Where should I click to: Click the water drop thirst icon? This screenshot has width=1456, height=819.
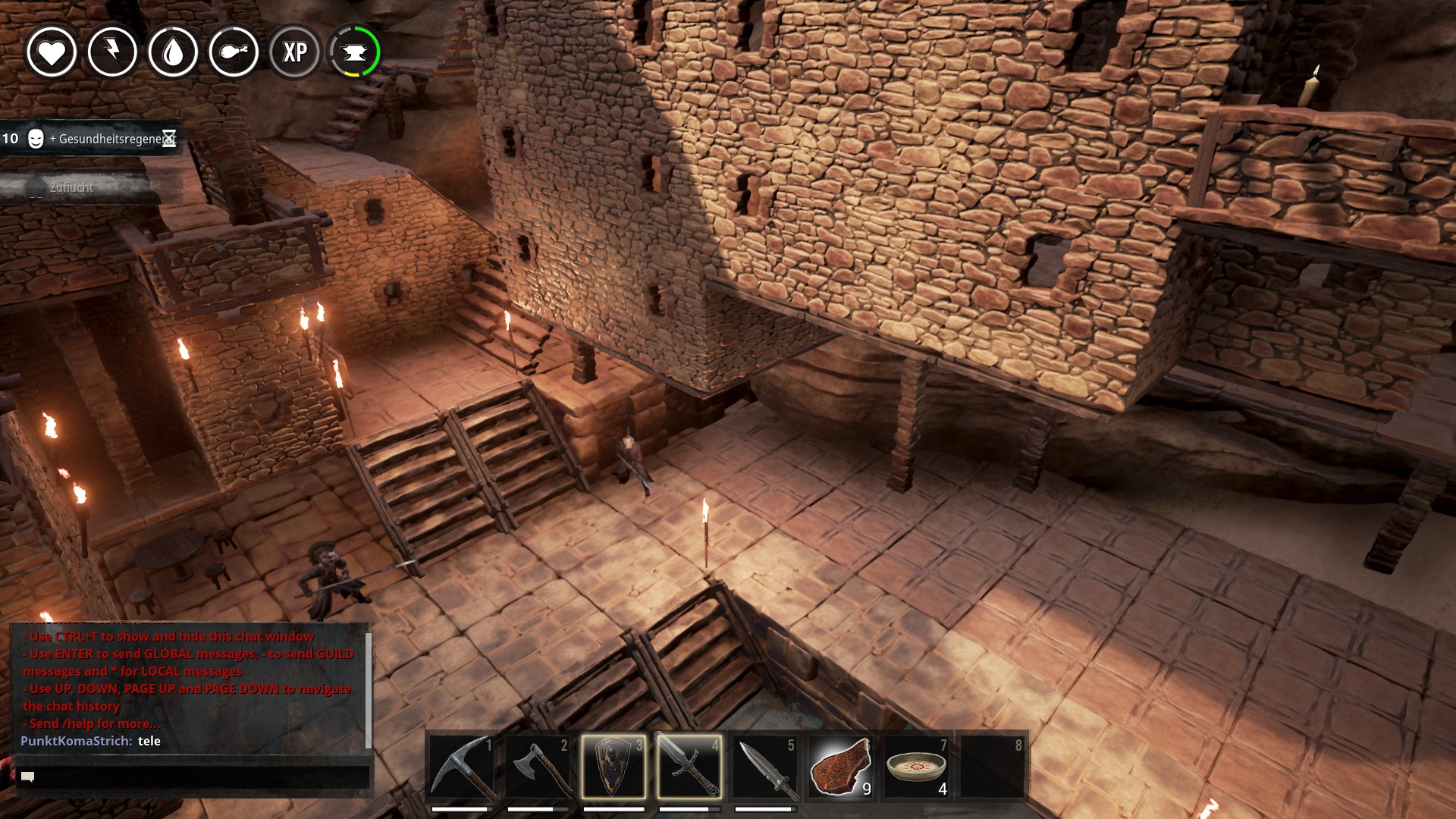pos(173,52)
